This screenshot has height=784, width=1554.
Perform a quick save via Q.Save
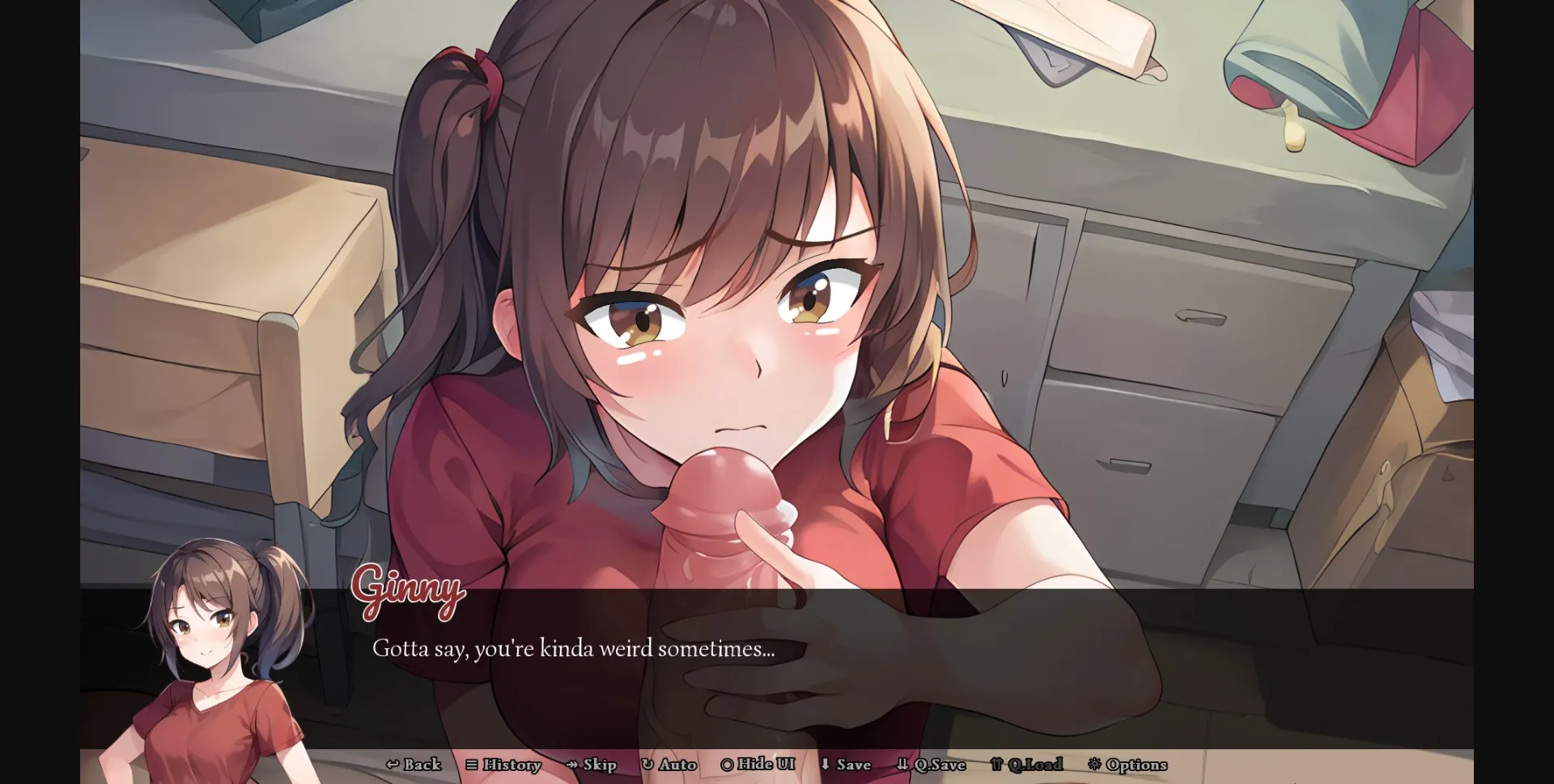[932, 765]
